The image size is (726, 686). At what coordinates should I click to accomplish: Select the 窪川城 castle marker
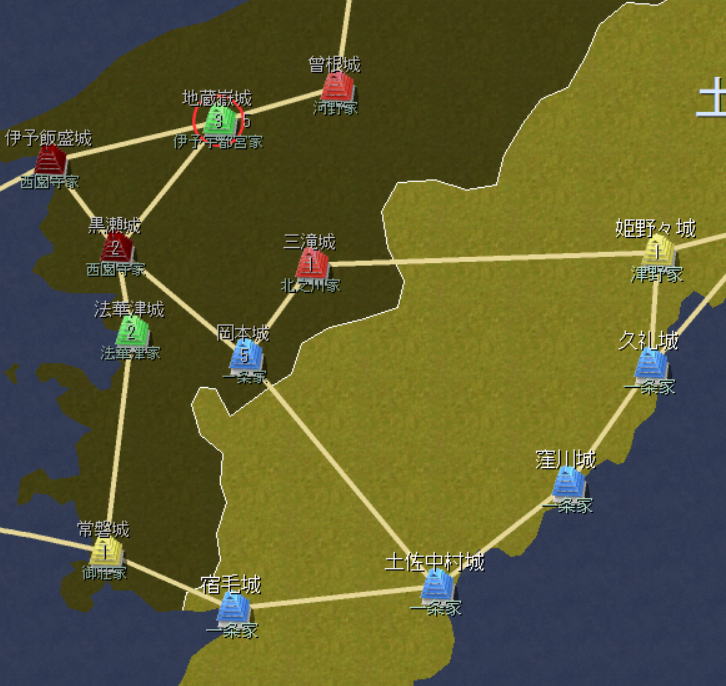(568, 484)
